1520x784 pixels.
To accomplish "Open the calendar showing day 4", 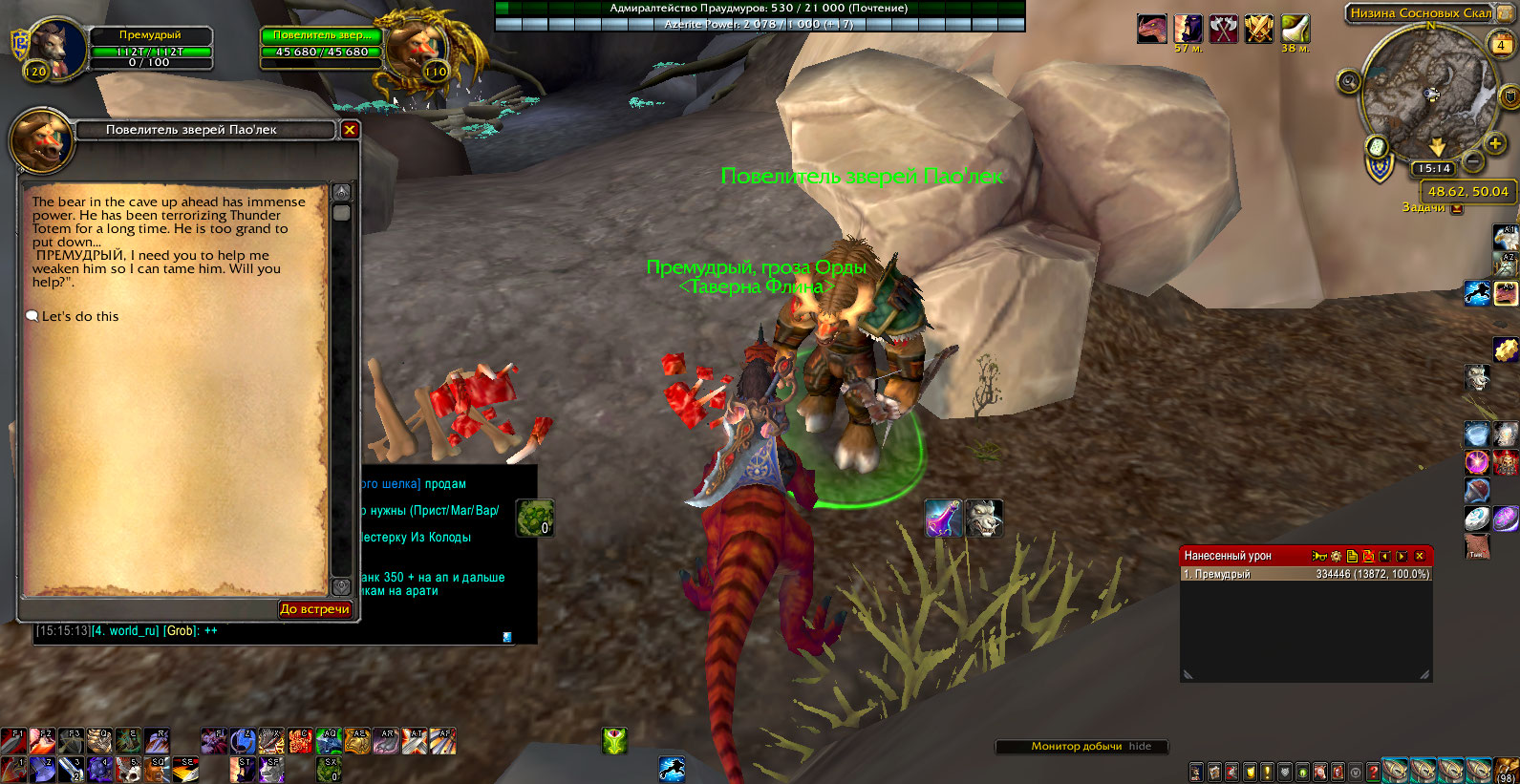I will tap(1501, 45).
